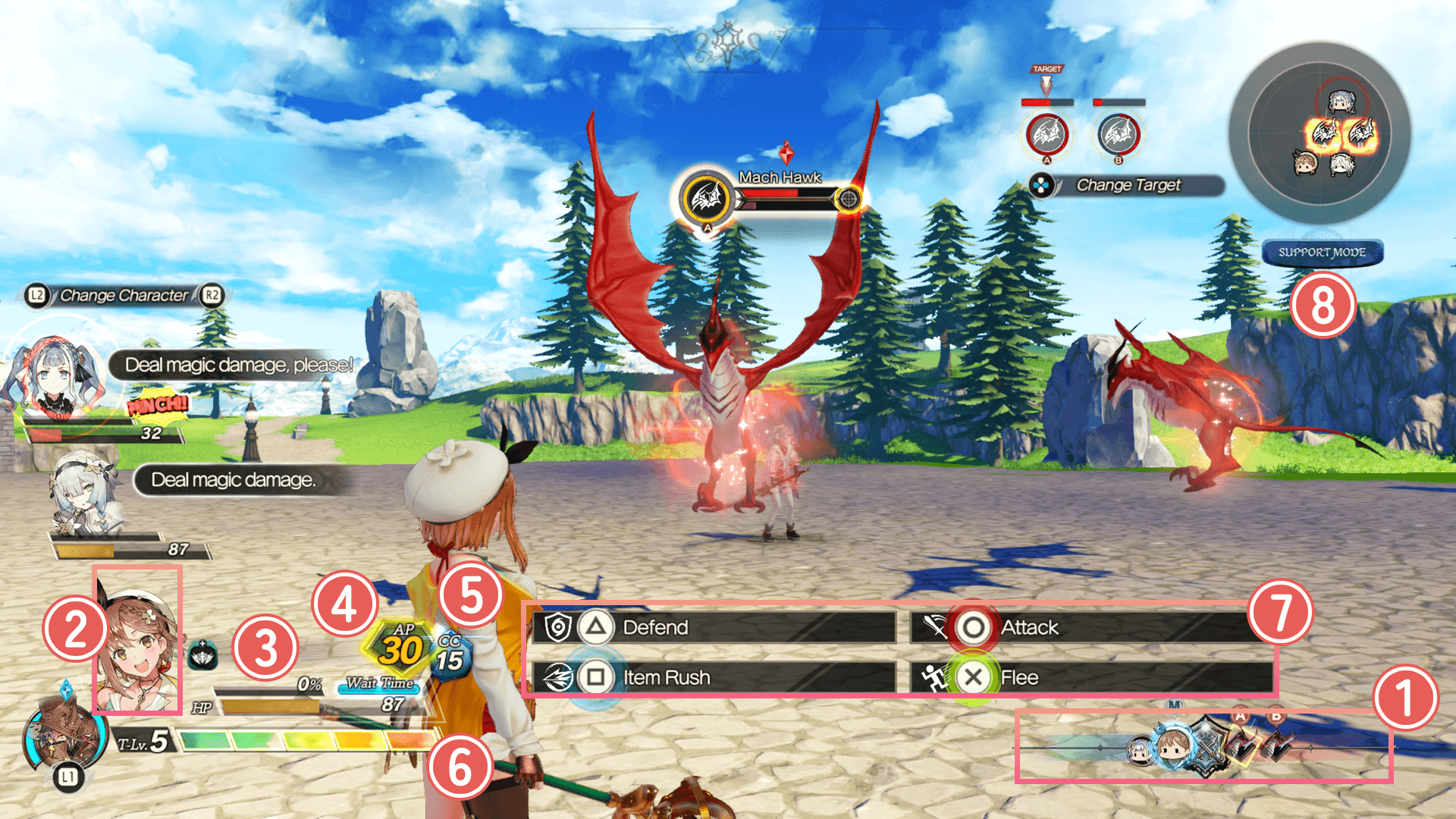
Task: Select enemy target A icon
Action: pos(1046,134)
